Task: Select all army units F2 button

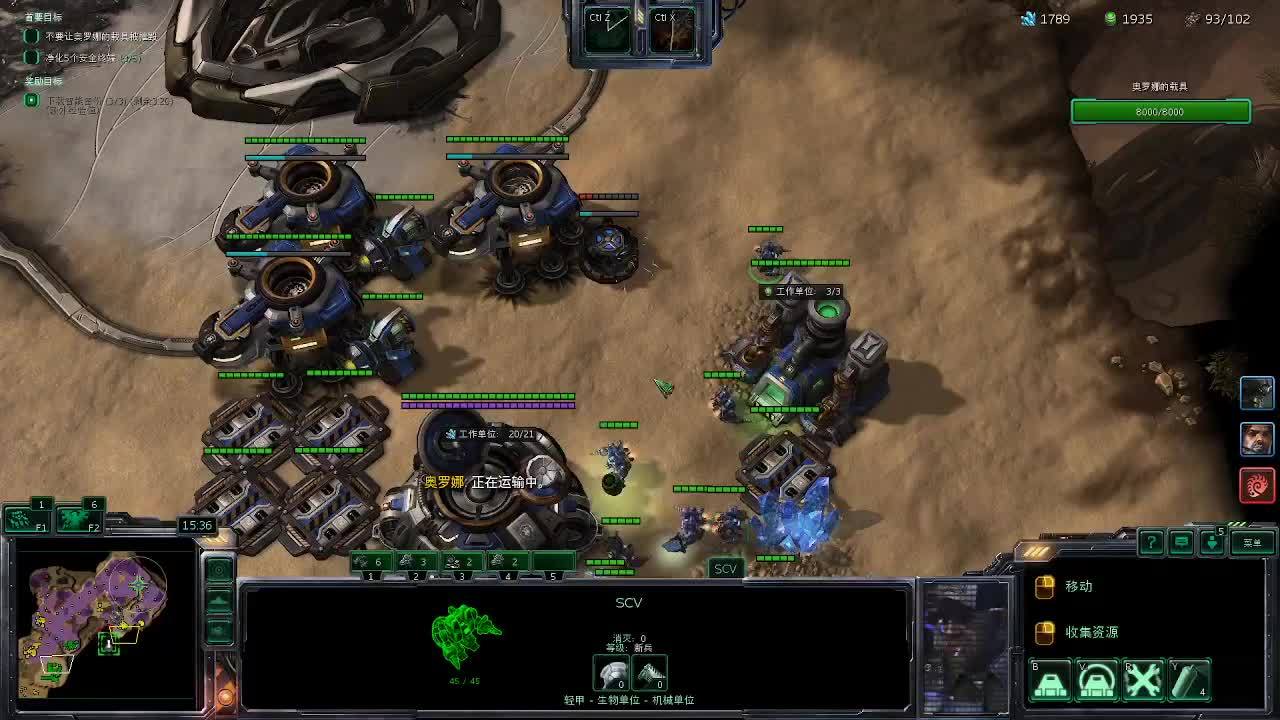Action: (78, 518)
